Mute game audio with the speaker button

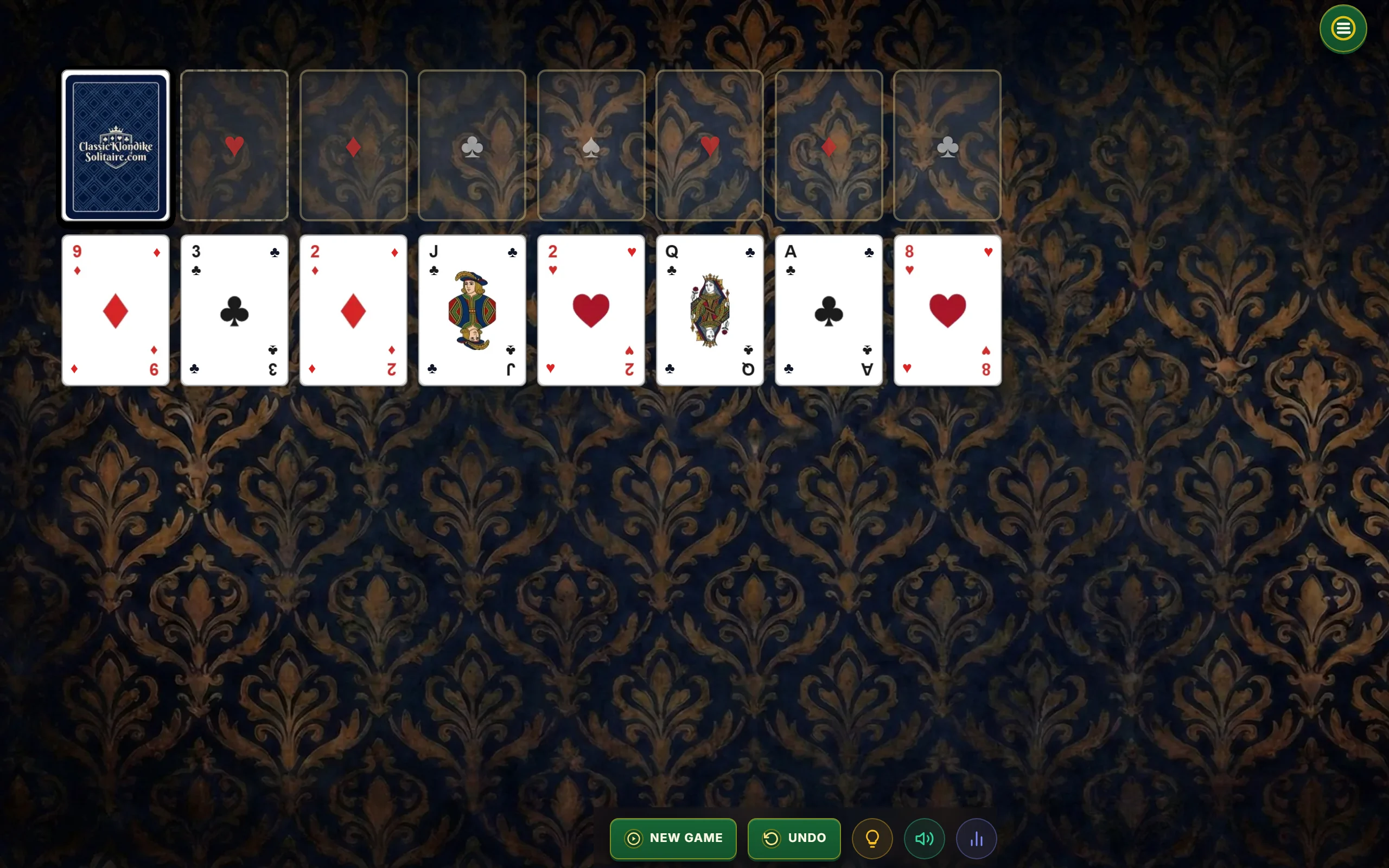(923, 838)
